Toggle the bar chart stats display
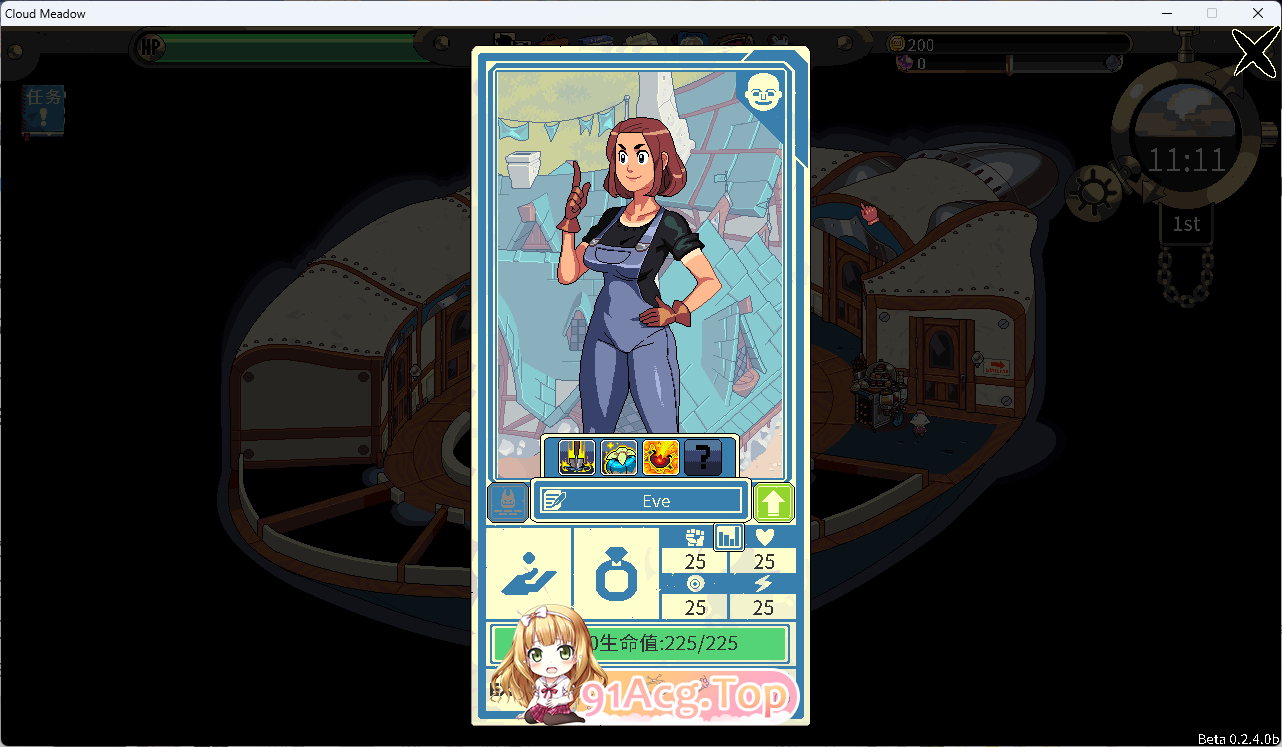Image resolution: width=1282 pixels, height=747 pixels. point(728,537)
